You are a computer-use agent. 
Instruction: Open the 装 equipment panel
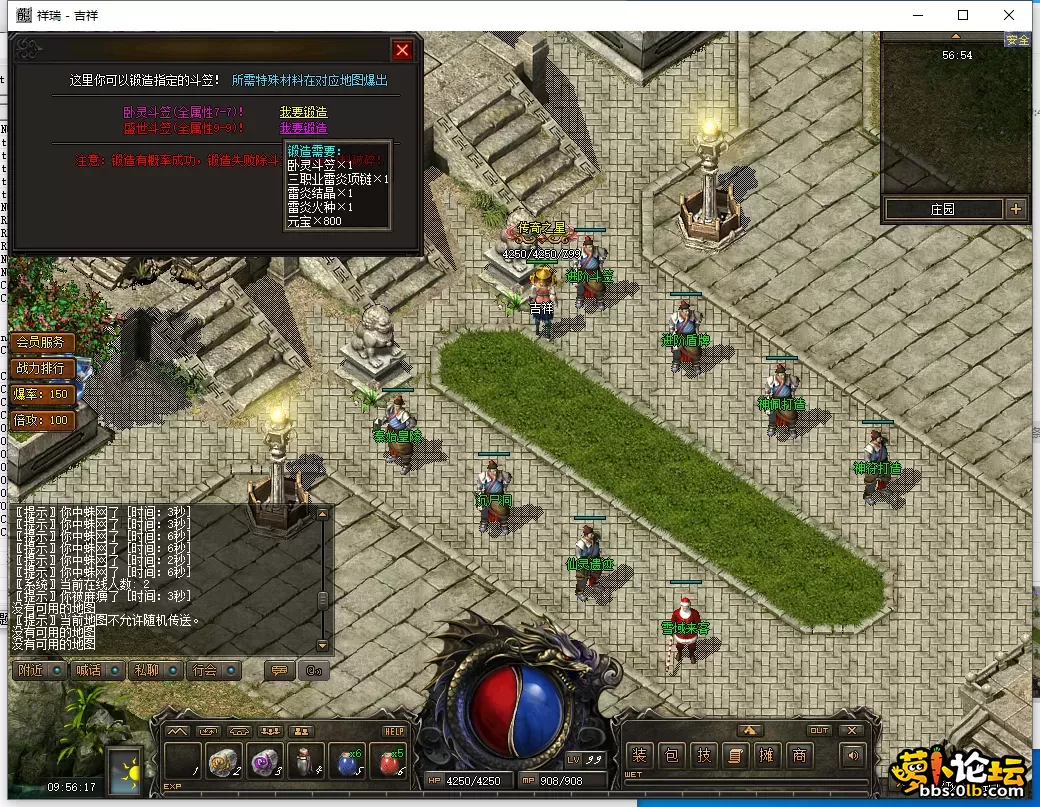pos(640,756)
